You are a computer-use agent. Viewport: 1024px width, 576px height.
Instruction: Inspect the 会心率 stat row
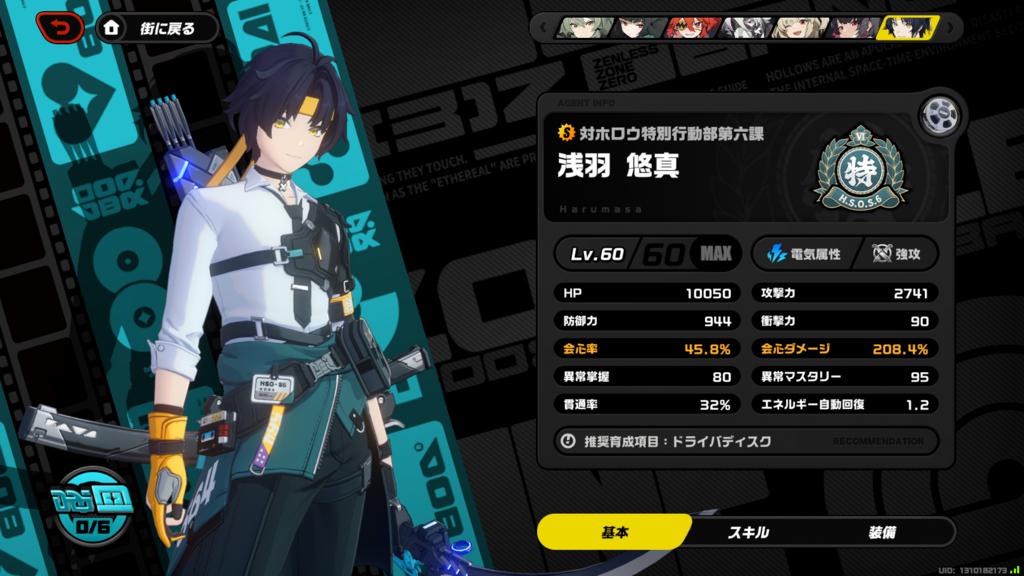tap(647, 349)
